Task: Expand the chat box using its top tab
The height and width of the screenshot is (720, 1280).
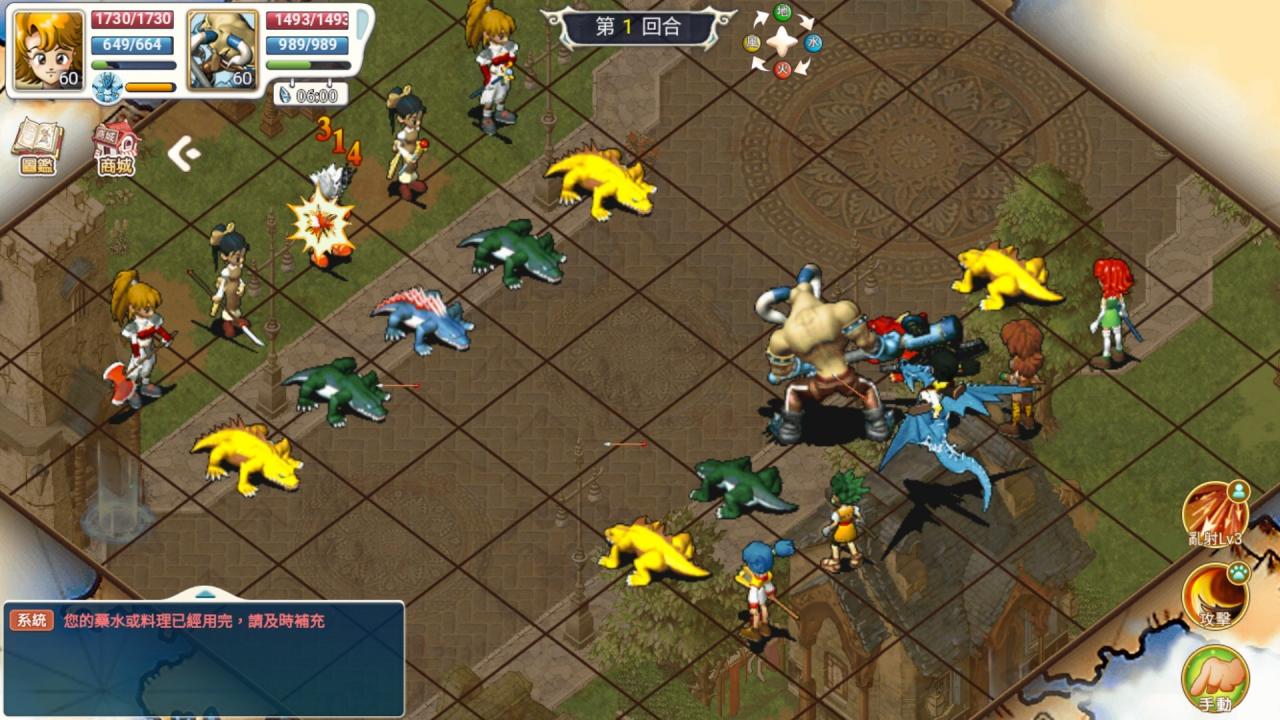Action: point(204,594)
